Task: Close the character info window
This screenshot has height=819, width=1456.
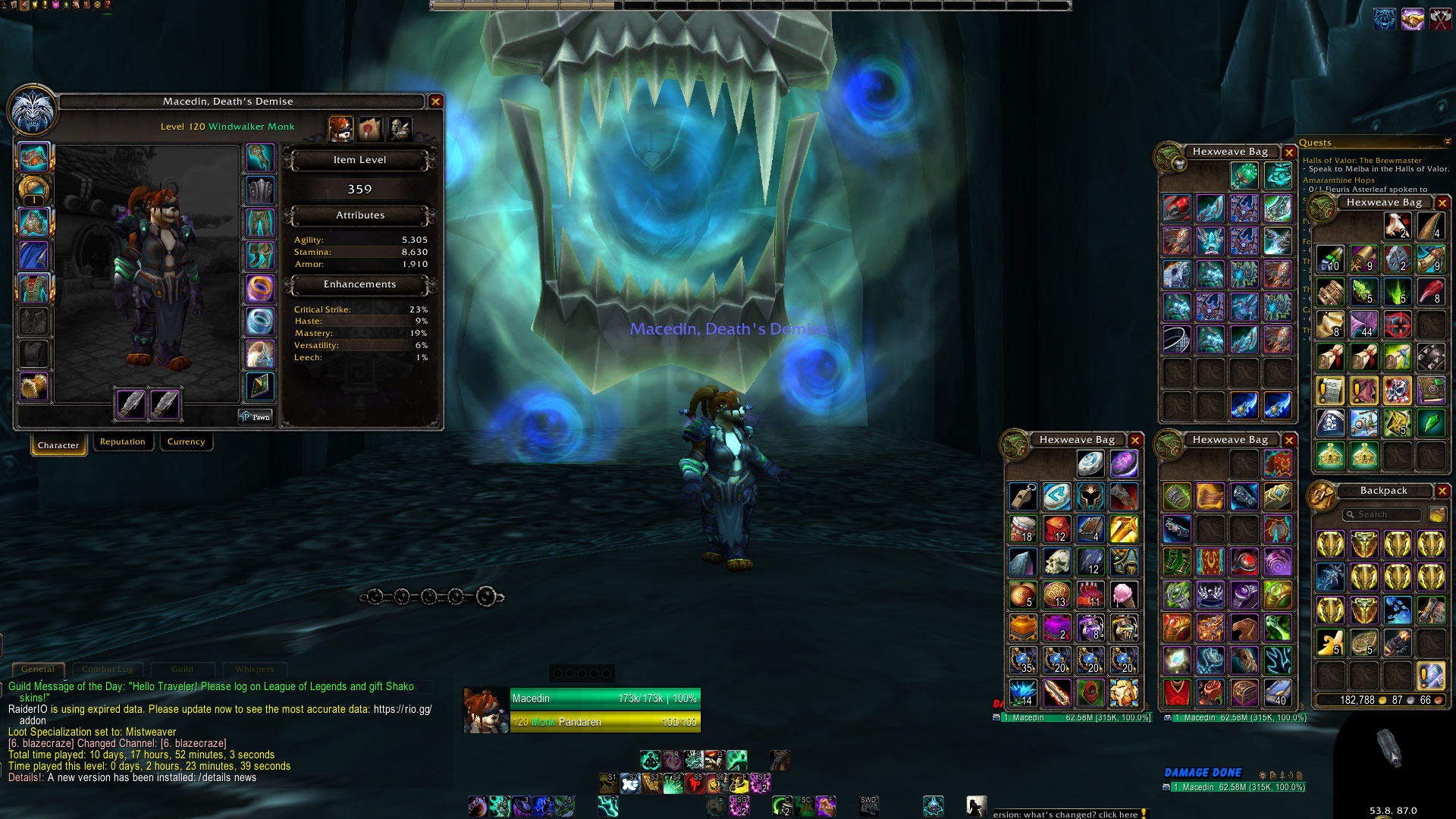Action: click(x=435, y=102)
